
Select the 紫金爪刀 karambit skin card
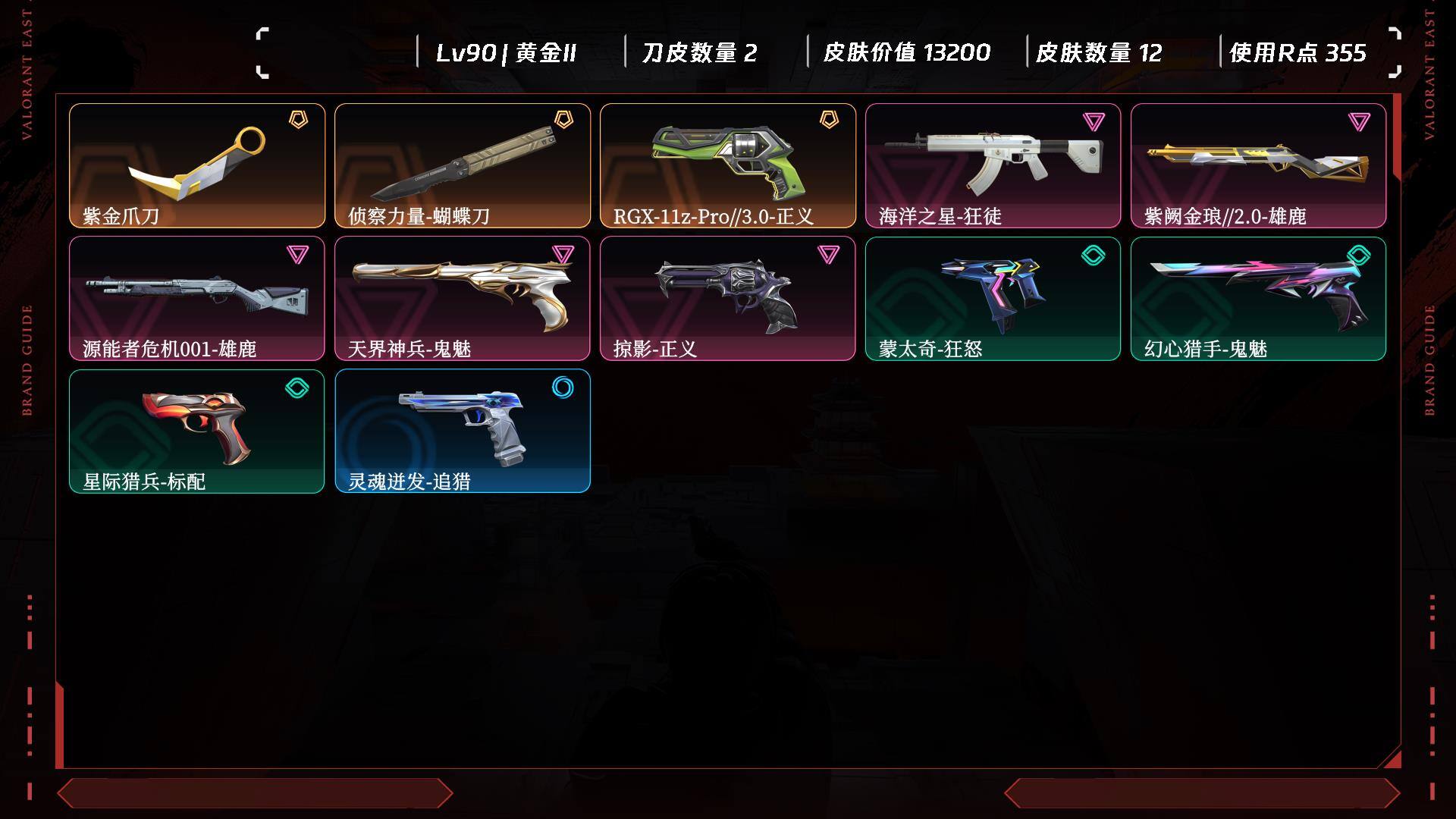(197, 165)
